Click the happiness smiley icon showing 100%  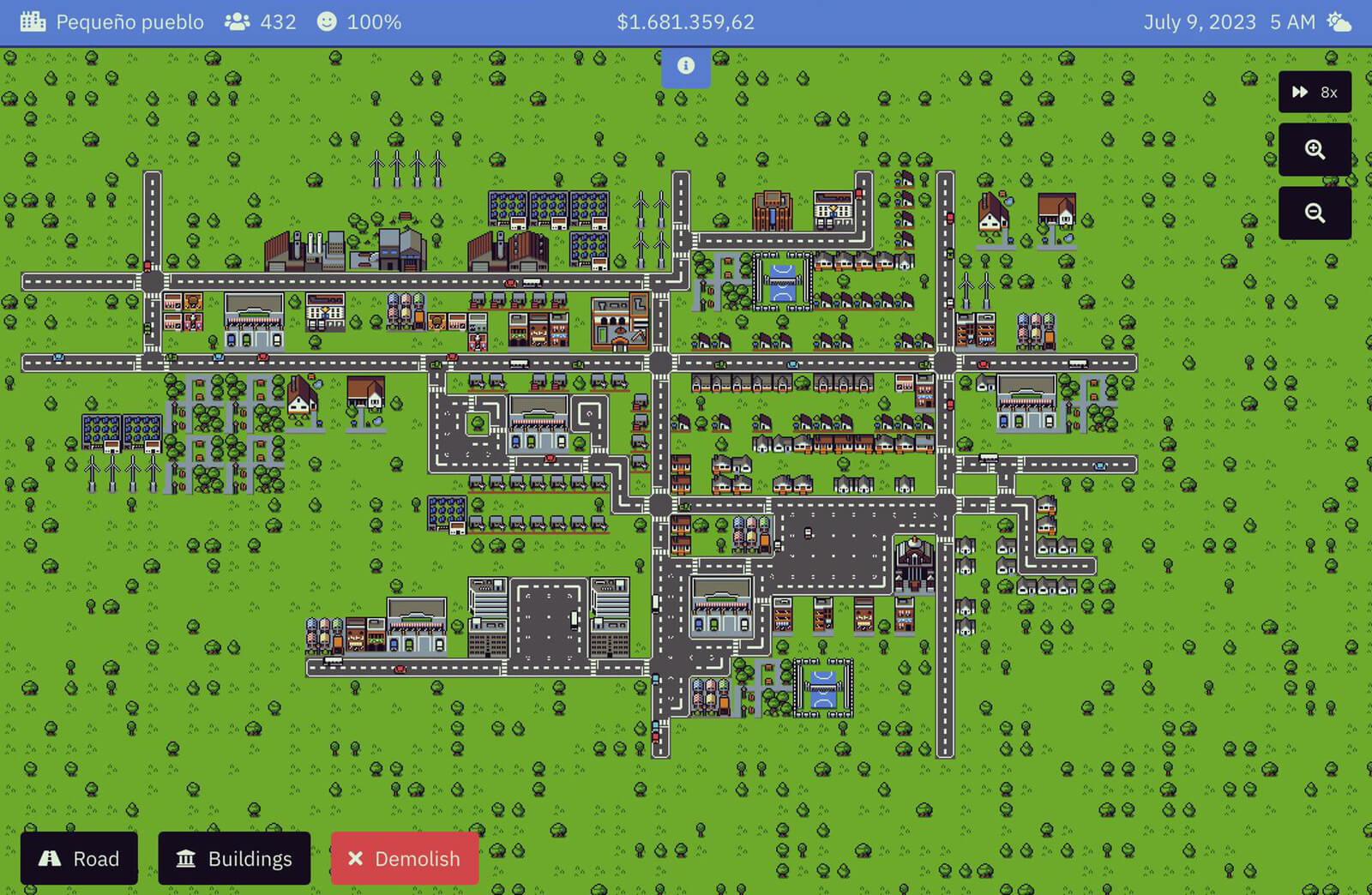coord(326,21)
